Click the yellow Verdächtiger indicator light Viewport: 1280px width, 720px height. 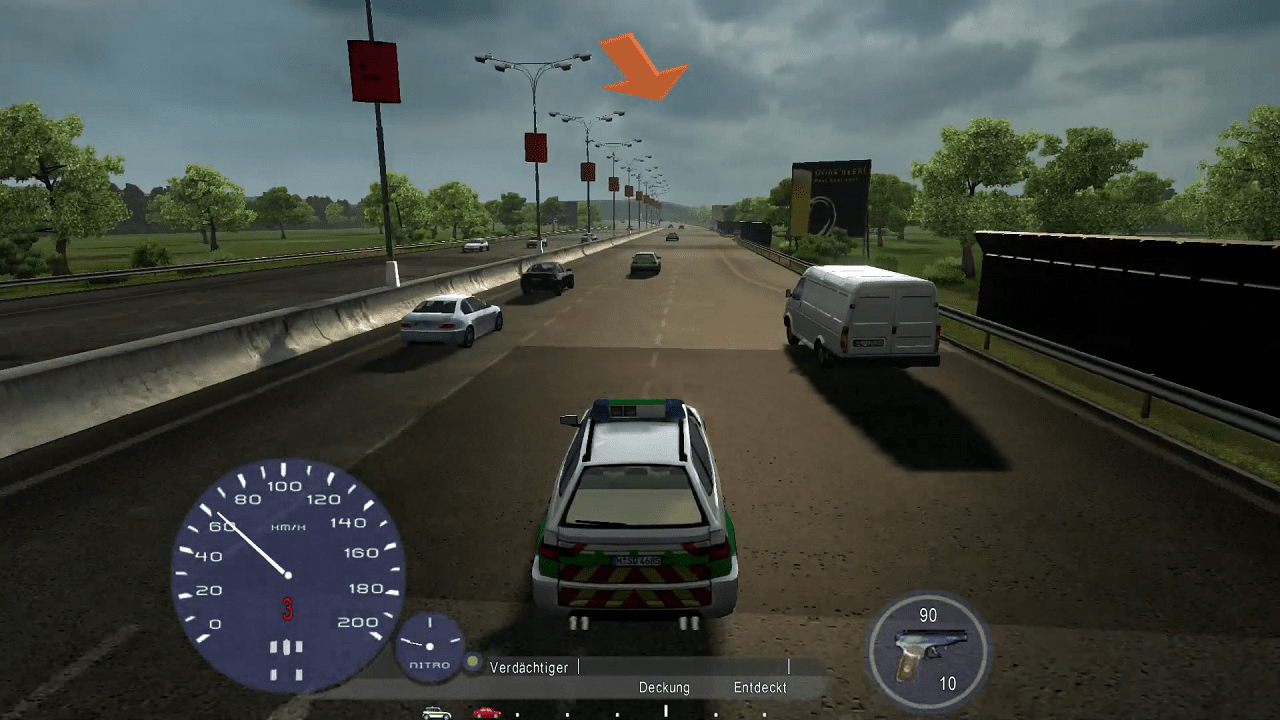pyautogui.click(x=473, y=664)
